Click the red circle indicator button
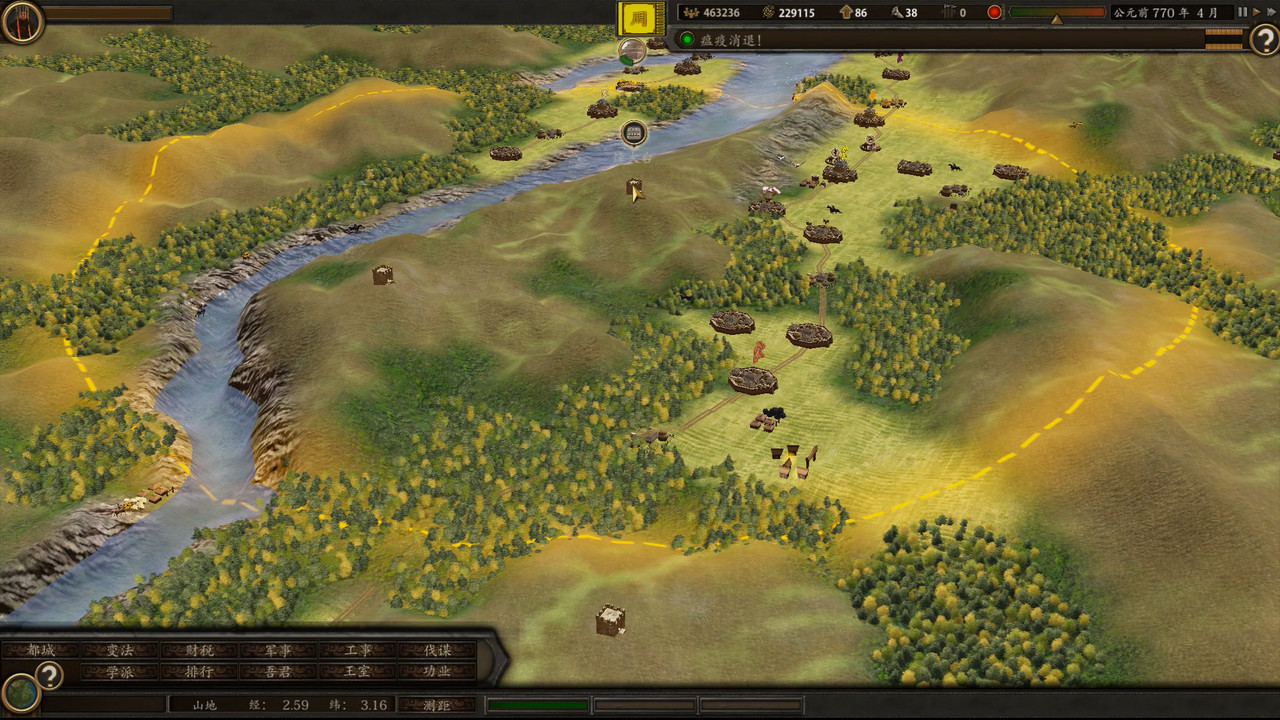1280x720 pixels. coord(994,13)
